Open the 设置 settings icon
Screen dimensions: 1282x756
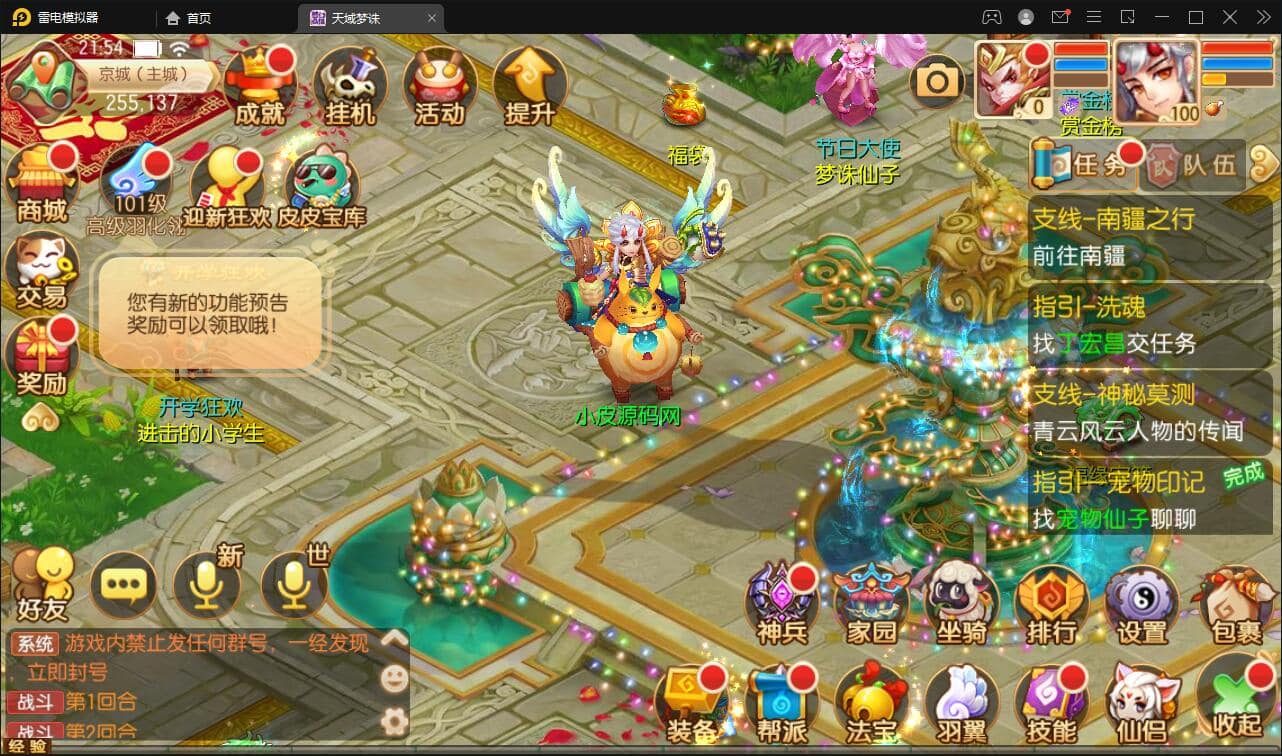(1141, 605)
